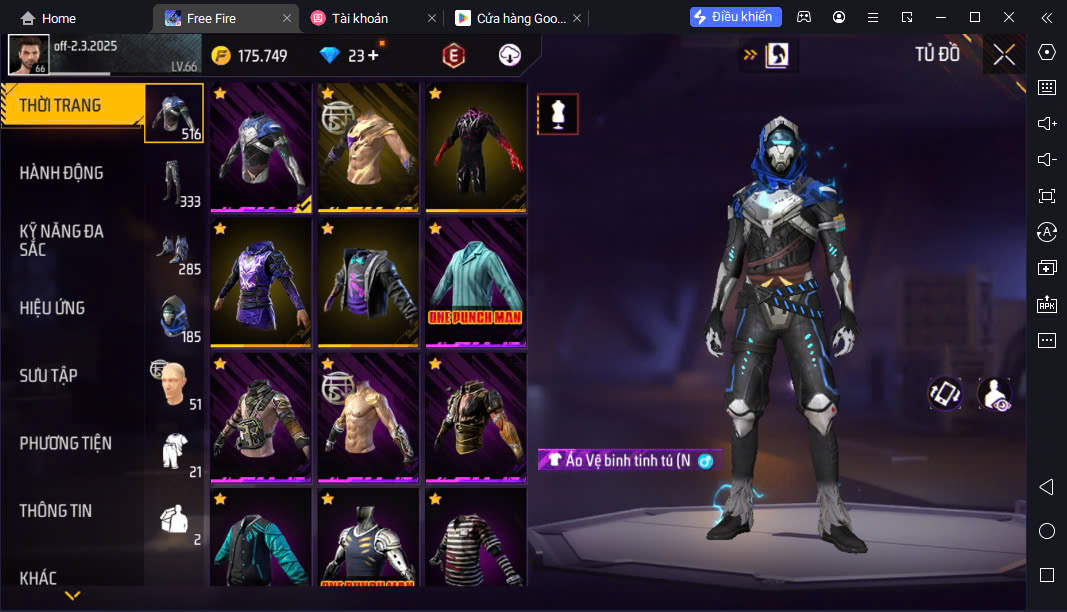Image resolution: width=1067 pixels, height=612 pixels.
Task: Select the blue hooded armor top item
Action: 261,148
